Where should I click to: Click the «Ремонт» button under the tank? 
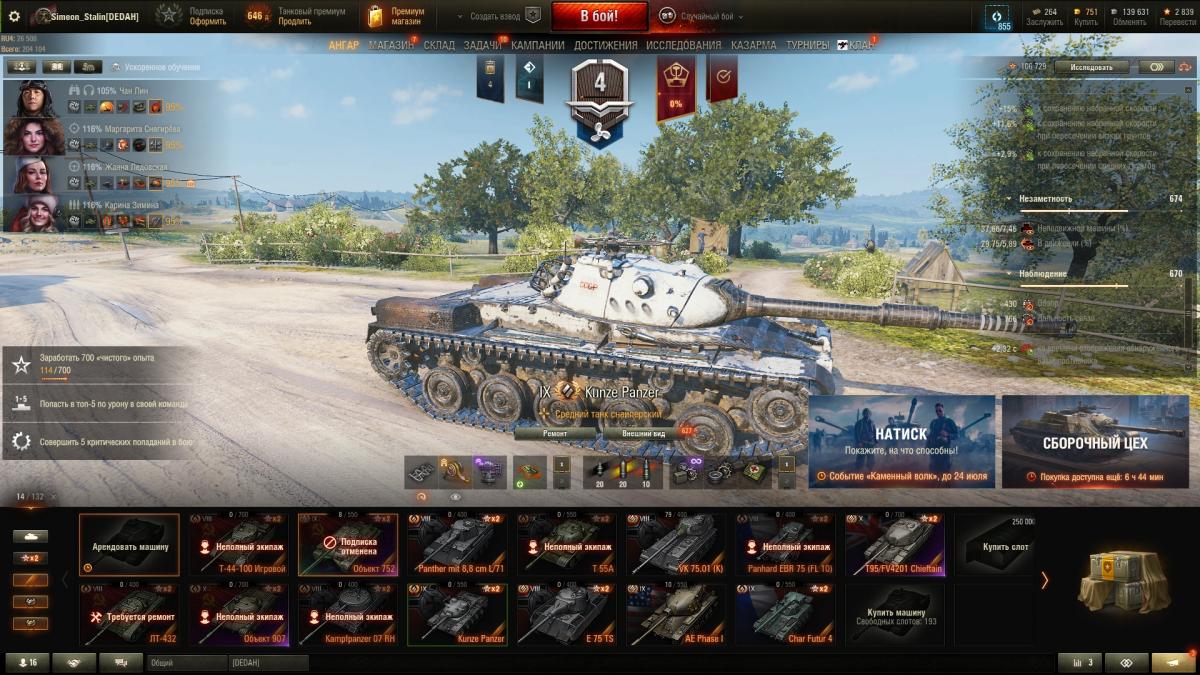click(555, 433)
